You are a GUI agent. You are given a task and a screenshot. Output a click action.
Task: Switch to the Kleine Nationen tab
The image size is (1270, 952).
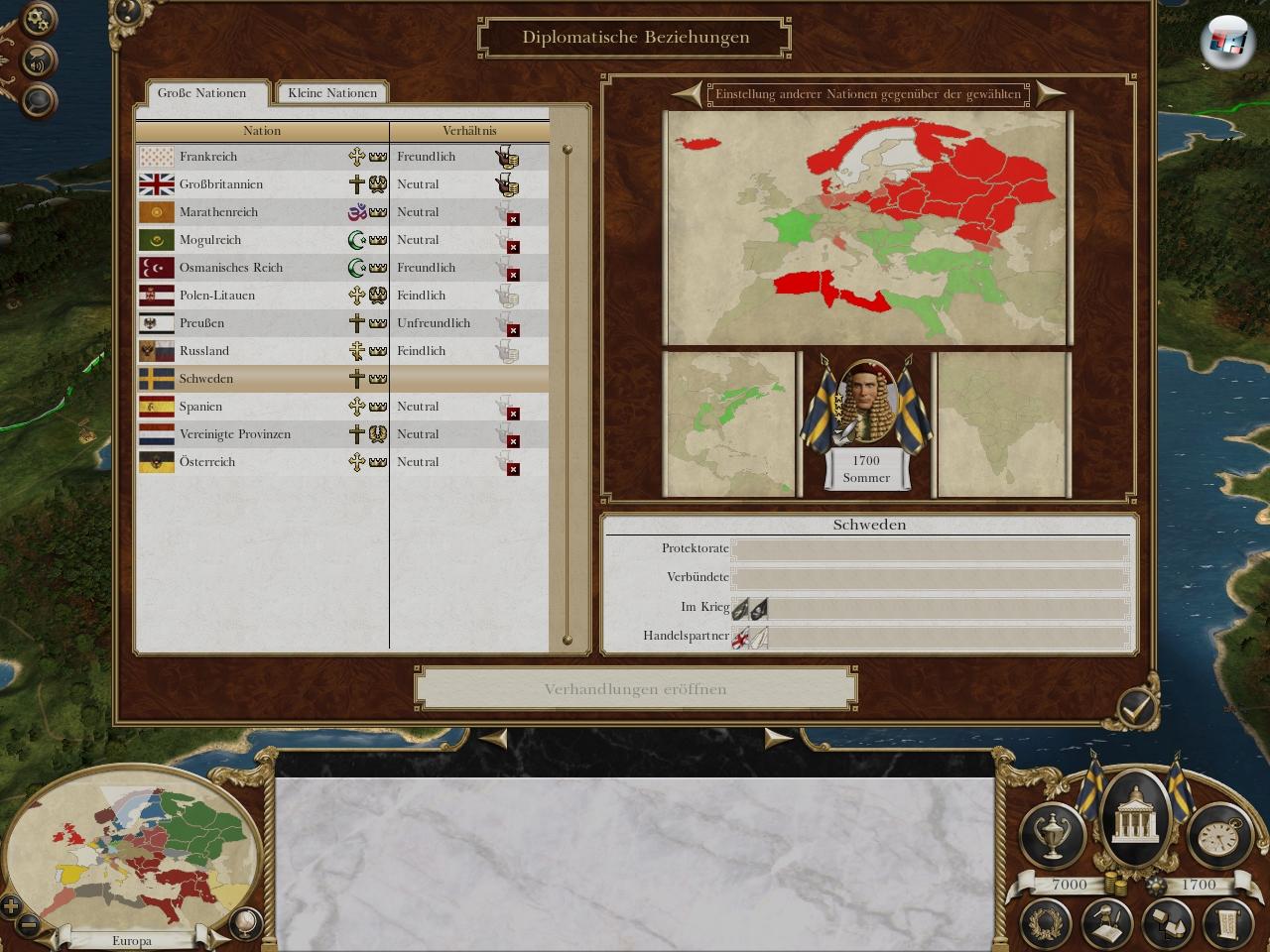coord(332,93)
